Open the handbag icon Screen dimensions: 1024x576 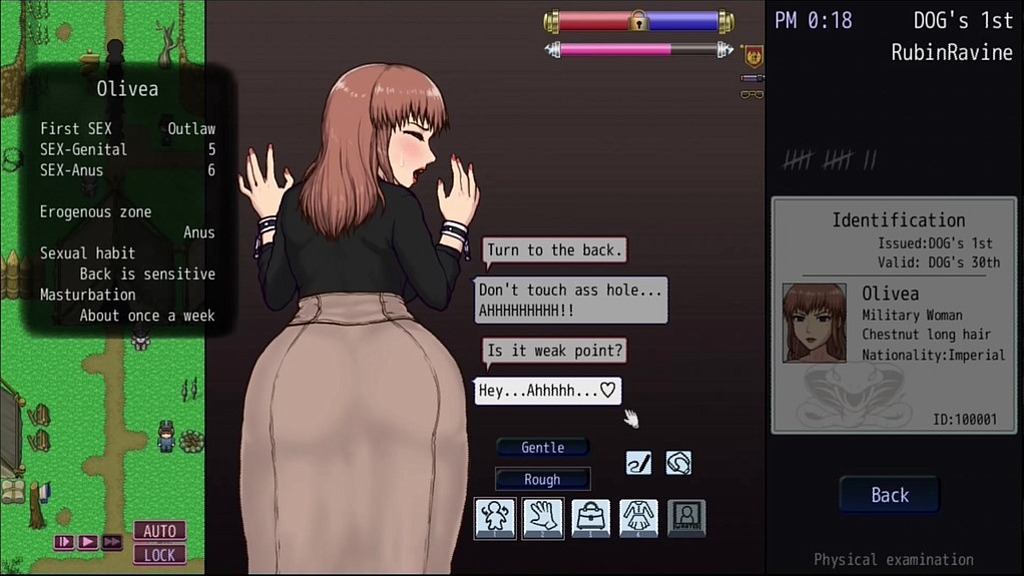pyautogui.click(x=590, y=518)
